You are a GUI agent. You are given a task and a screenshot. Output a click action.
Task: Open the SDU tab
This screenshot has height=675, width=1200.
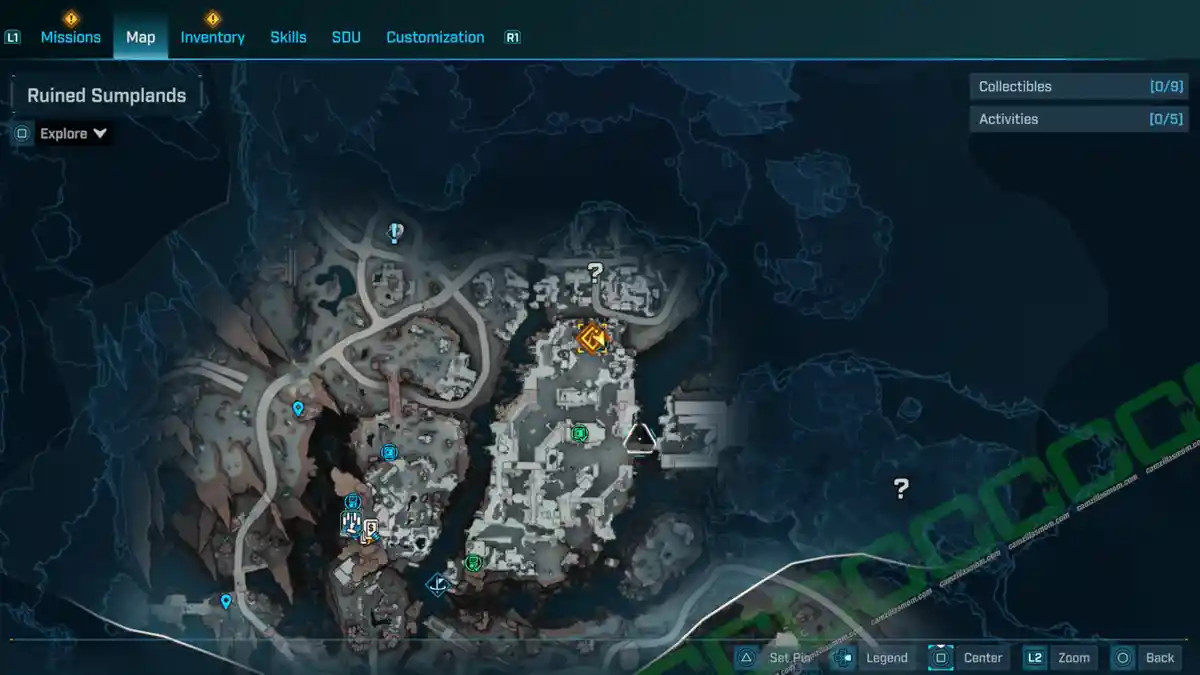pos(346,37)
